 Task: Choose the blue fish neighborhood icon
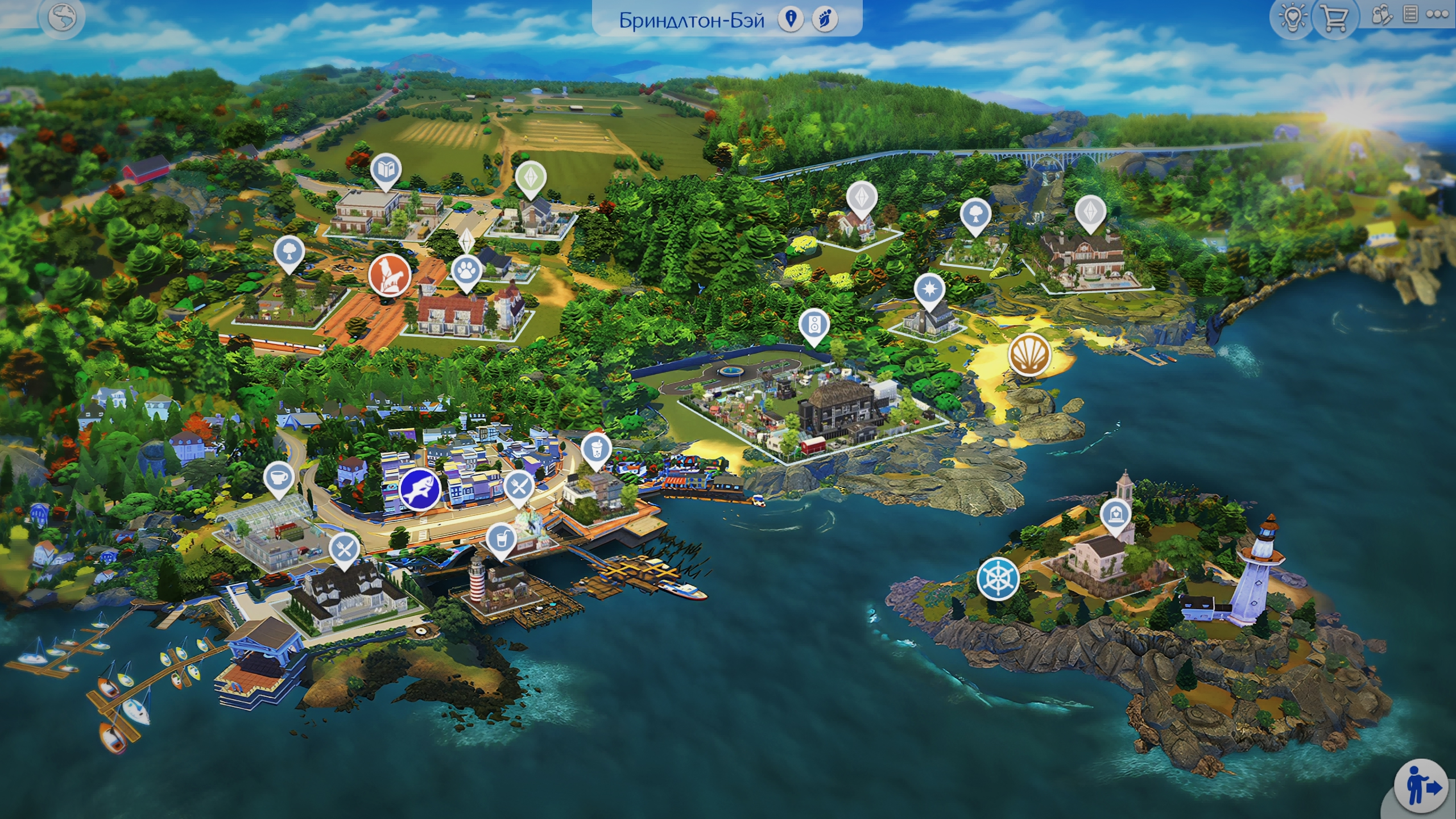tap(420, 489)
